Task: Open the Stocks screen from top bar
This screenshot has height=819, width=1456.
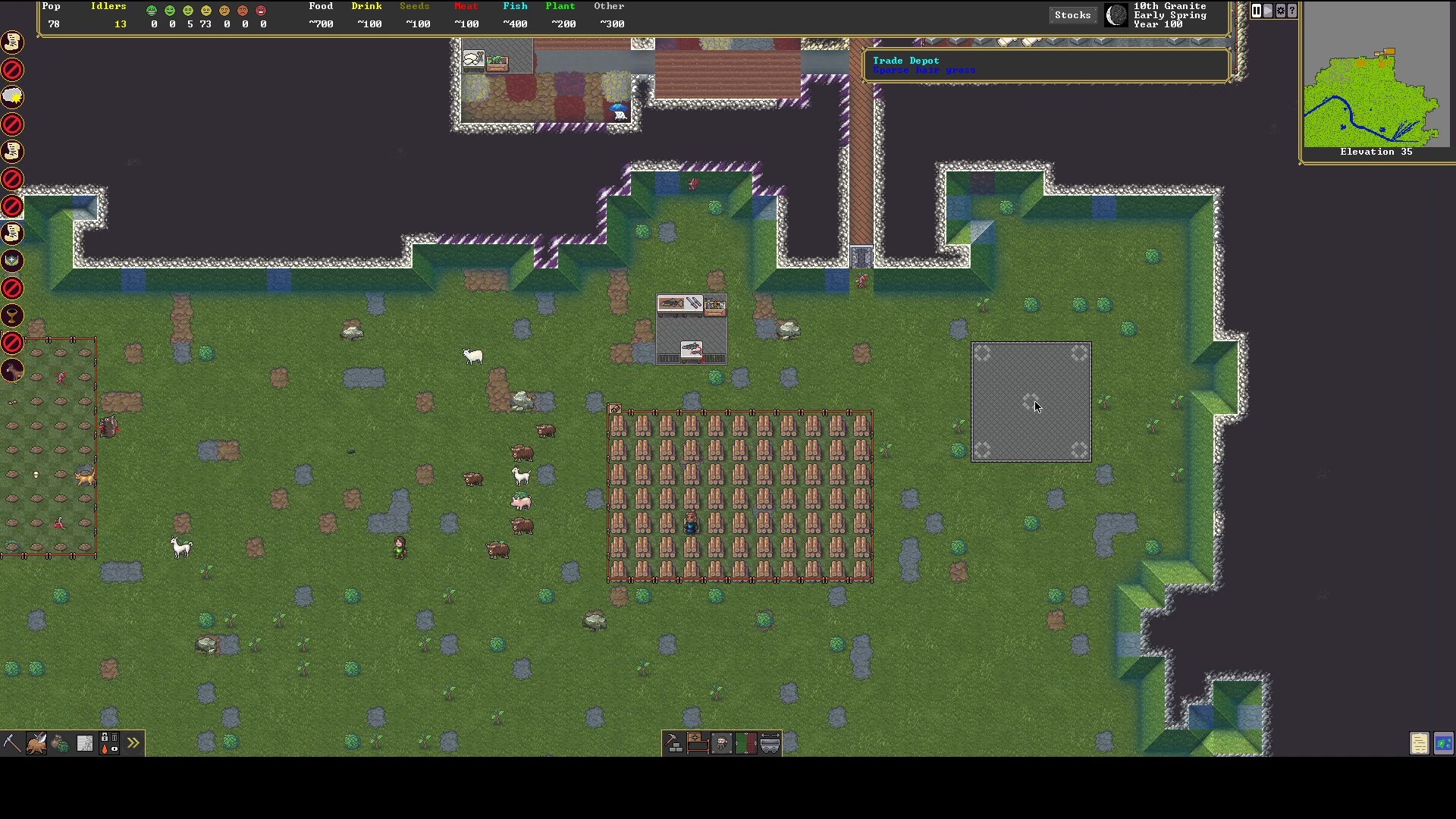Action: coord(1072,14)
